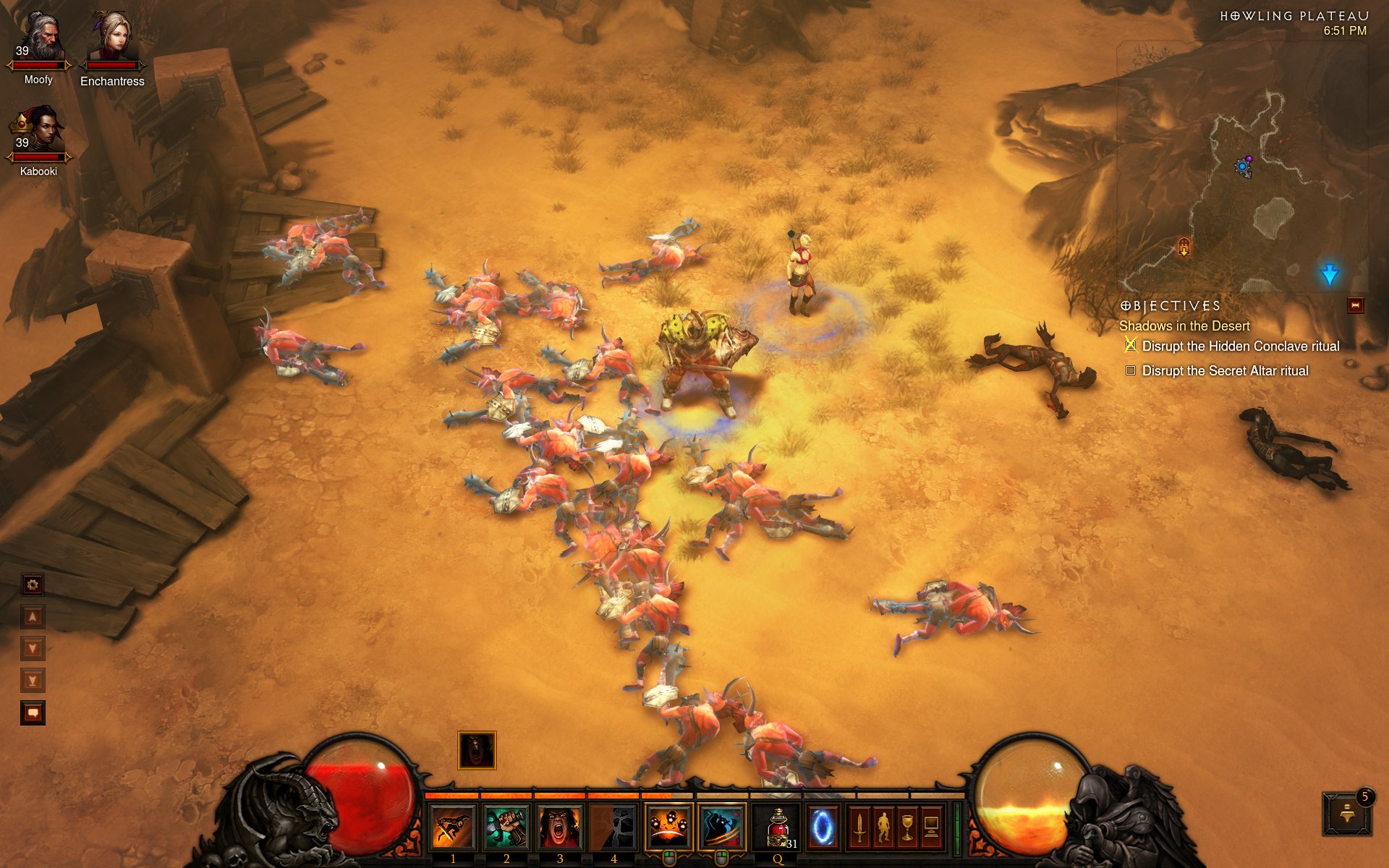
Task: Open inventory via the sword icon
Action: pyautogui.click(x=859, y=828)
